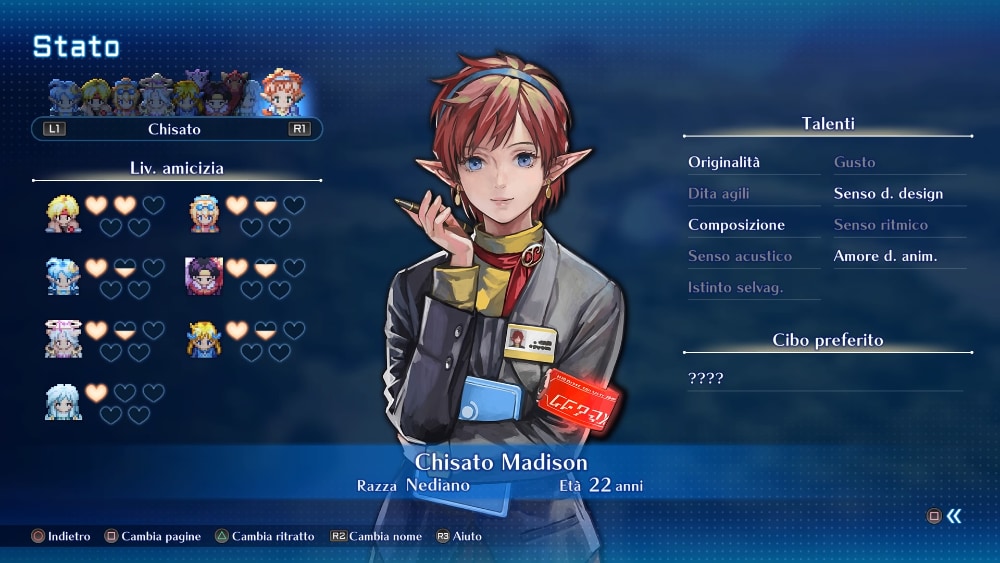Viewport: 1000px width, 563px height.
Task: Choose framed dark-haired portrait in the friendship list
Action: coord(204,275)
